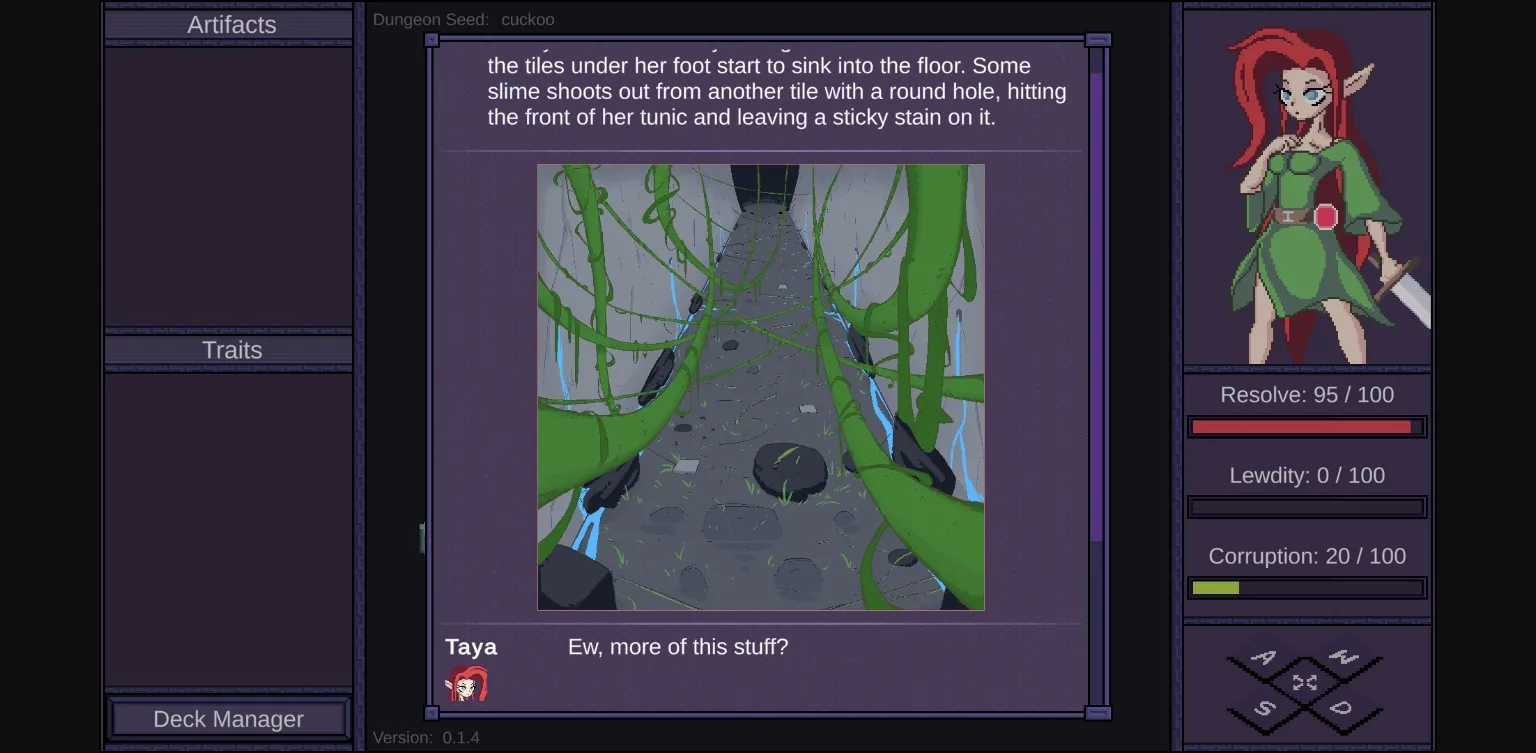Move up with the W movement rune
Image resolution: width=1536 pixels, height=753 pixels.
tap(1344, 657)
